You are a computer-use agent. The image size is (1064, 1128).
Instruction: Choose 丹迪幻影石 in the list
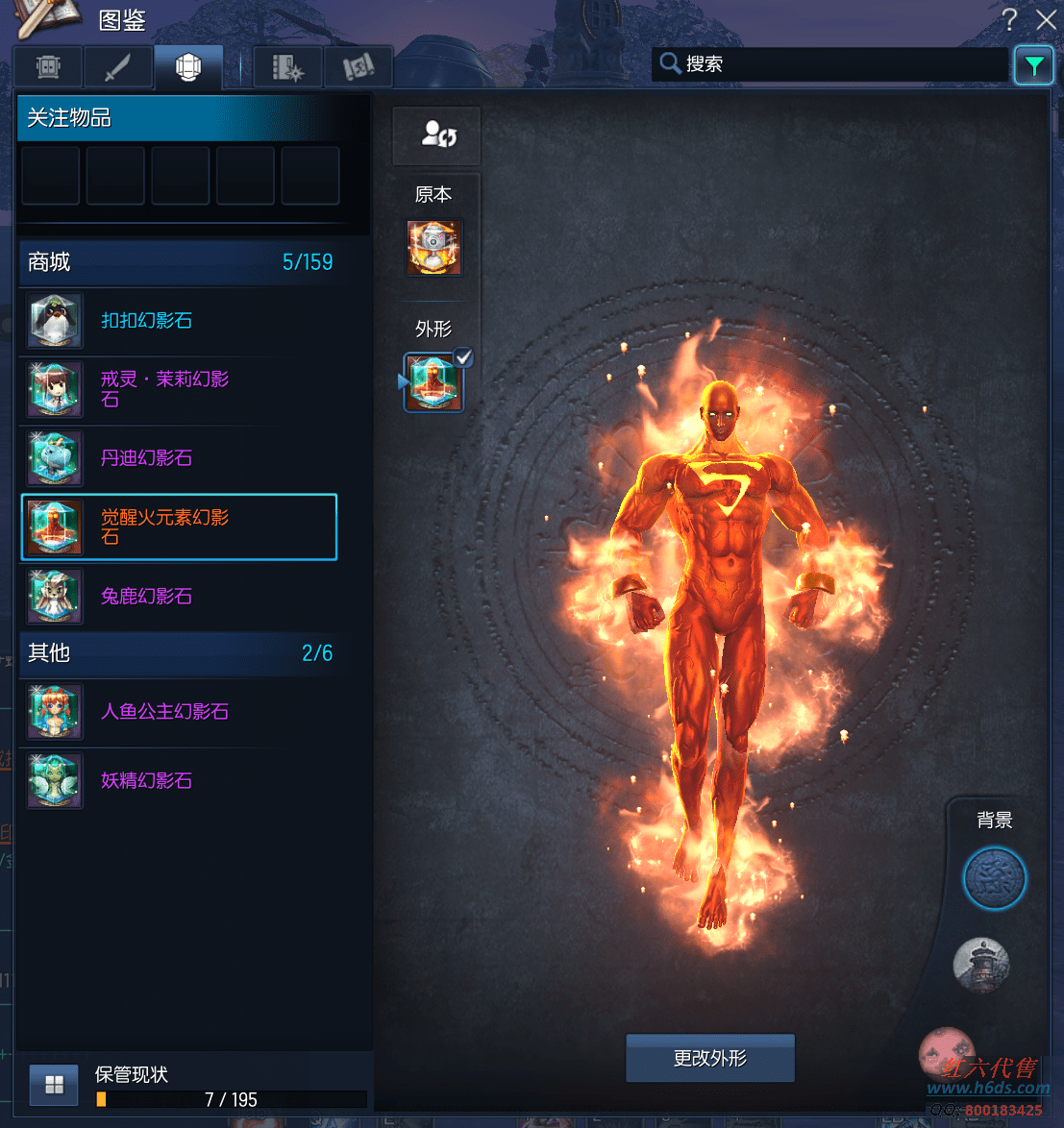(179, 458)
